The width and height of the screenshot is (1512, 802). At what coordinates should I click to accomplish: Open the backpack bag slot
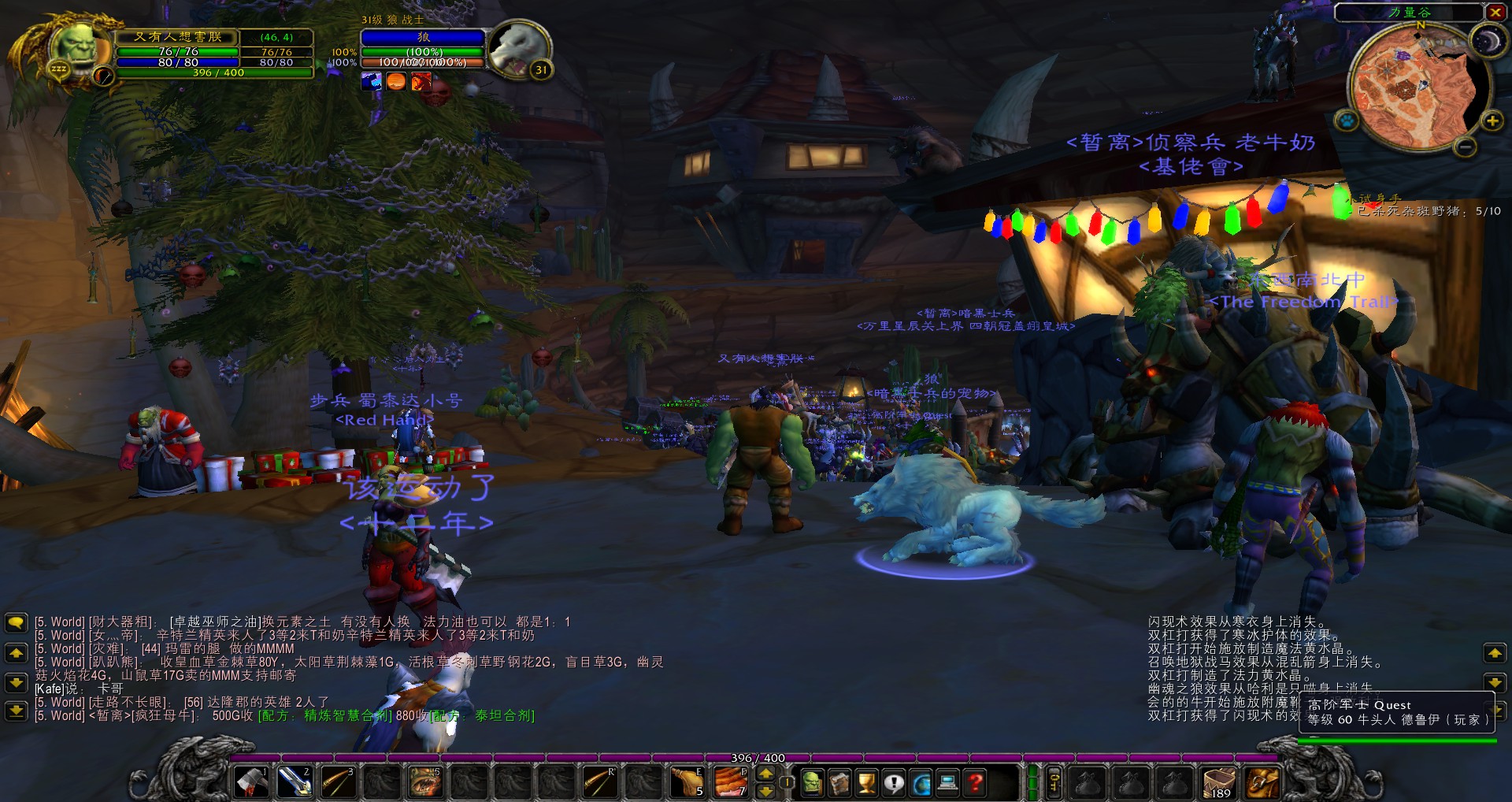pyautogui.click(x=1261, y=783)
